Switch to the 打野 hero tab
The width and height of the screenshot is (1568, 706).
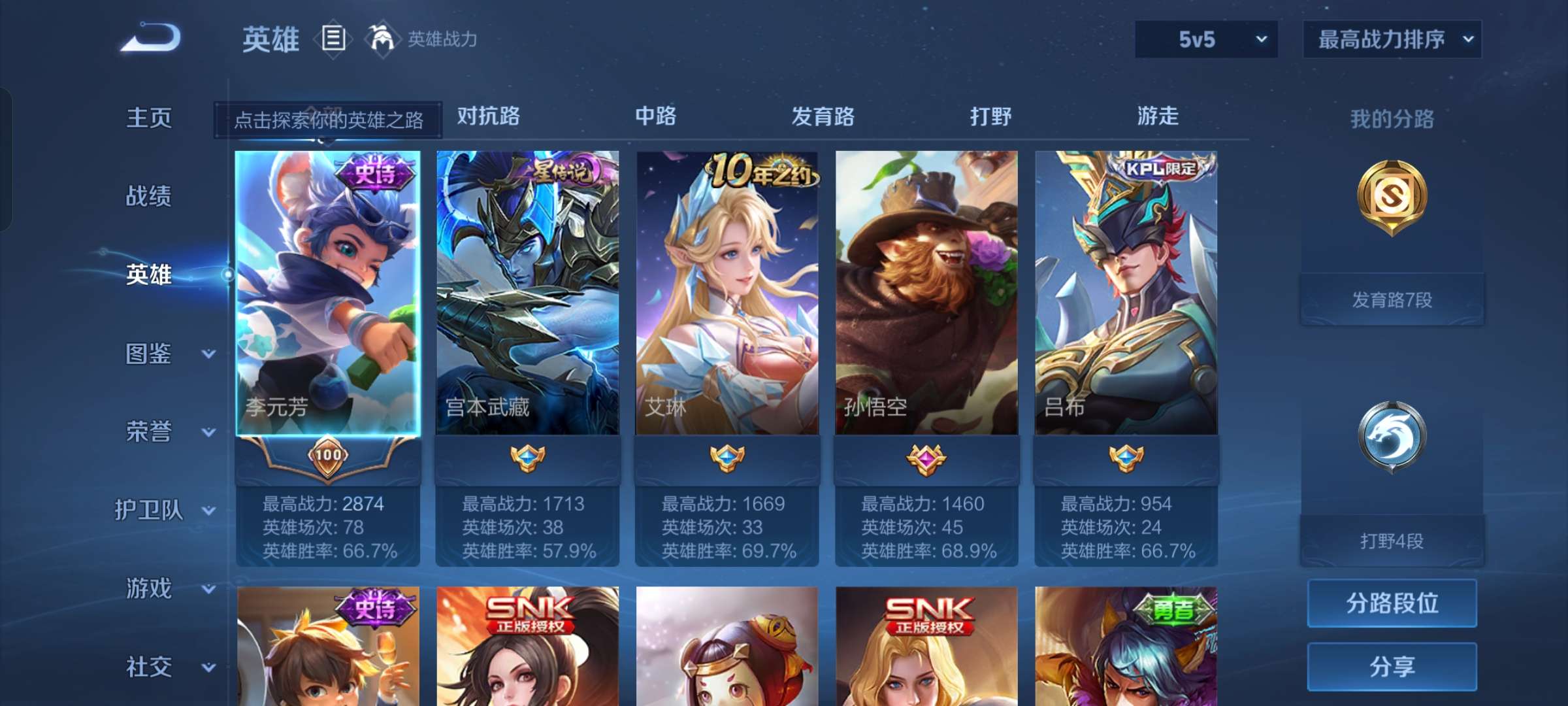(x=990, y=116)
